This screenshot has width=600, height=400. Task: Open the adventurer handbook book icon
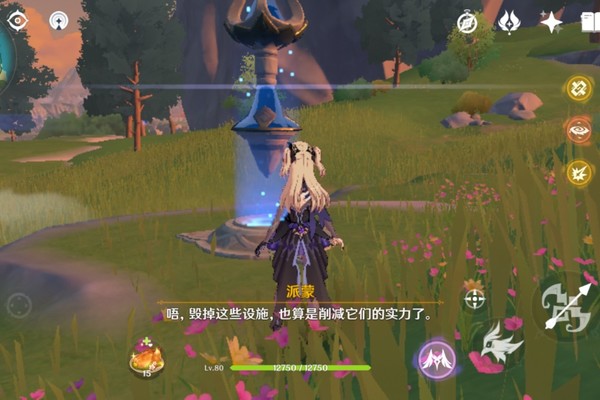(x=590, y=21)
